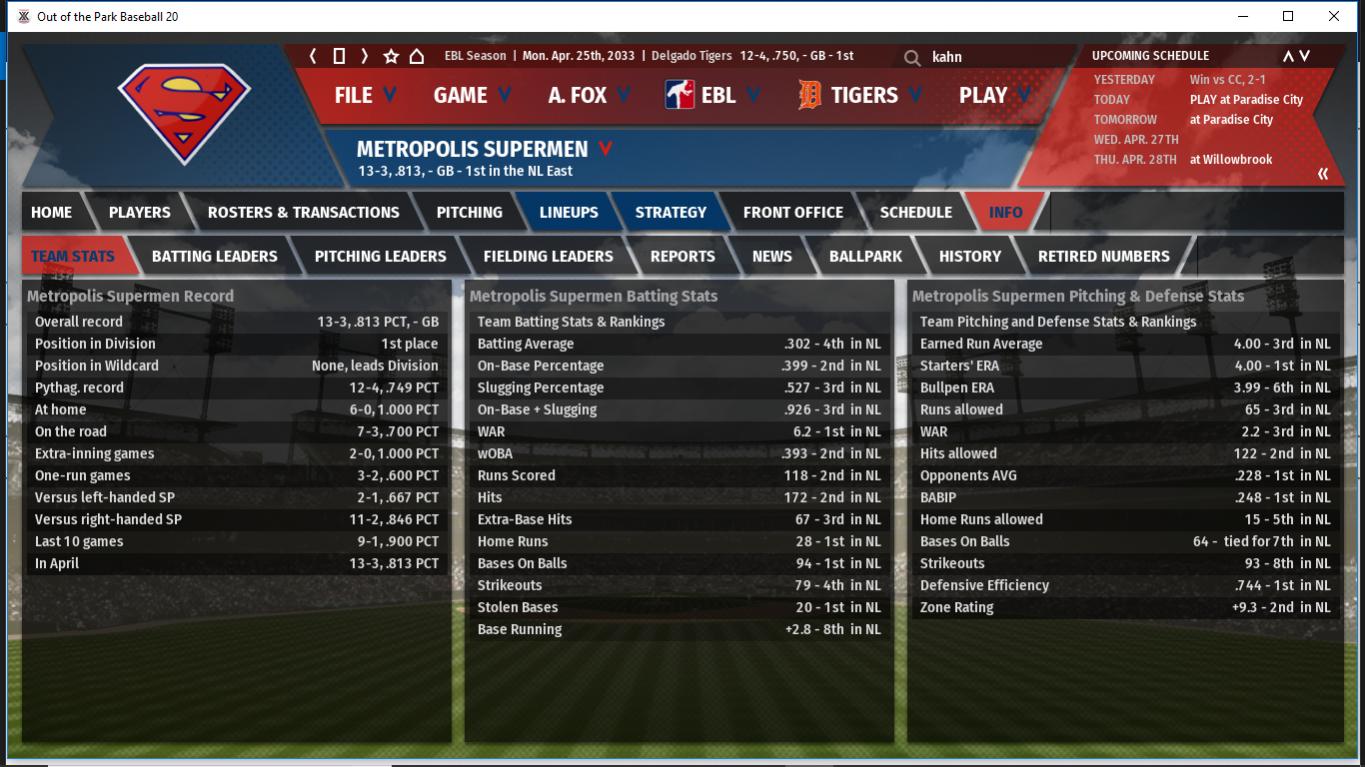Open the FRONT OFFICE tab

(792, 212)
